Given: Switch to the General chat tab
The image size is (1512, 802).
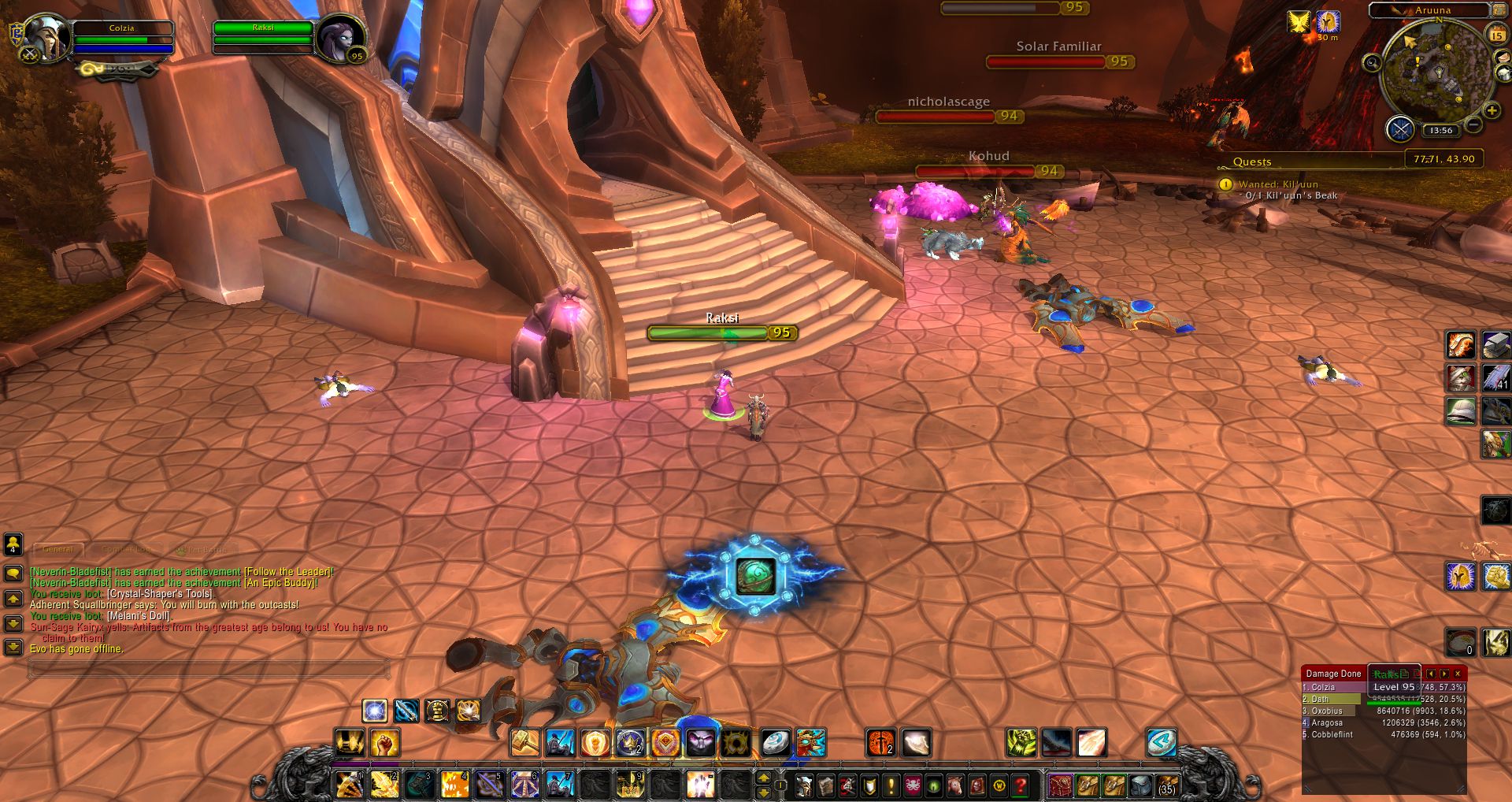Looking at the screenshot, I should [58, 549].
